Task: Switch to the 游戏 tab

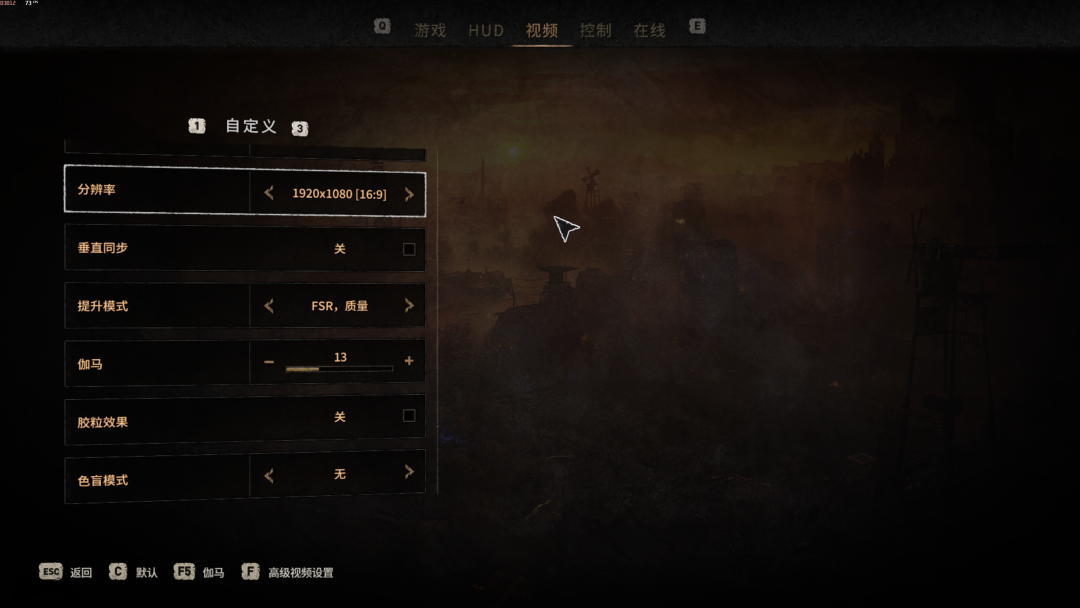Action: click(x=430, y=30)
